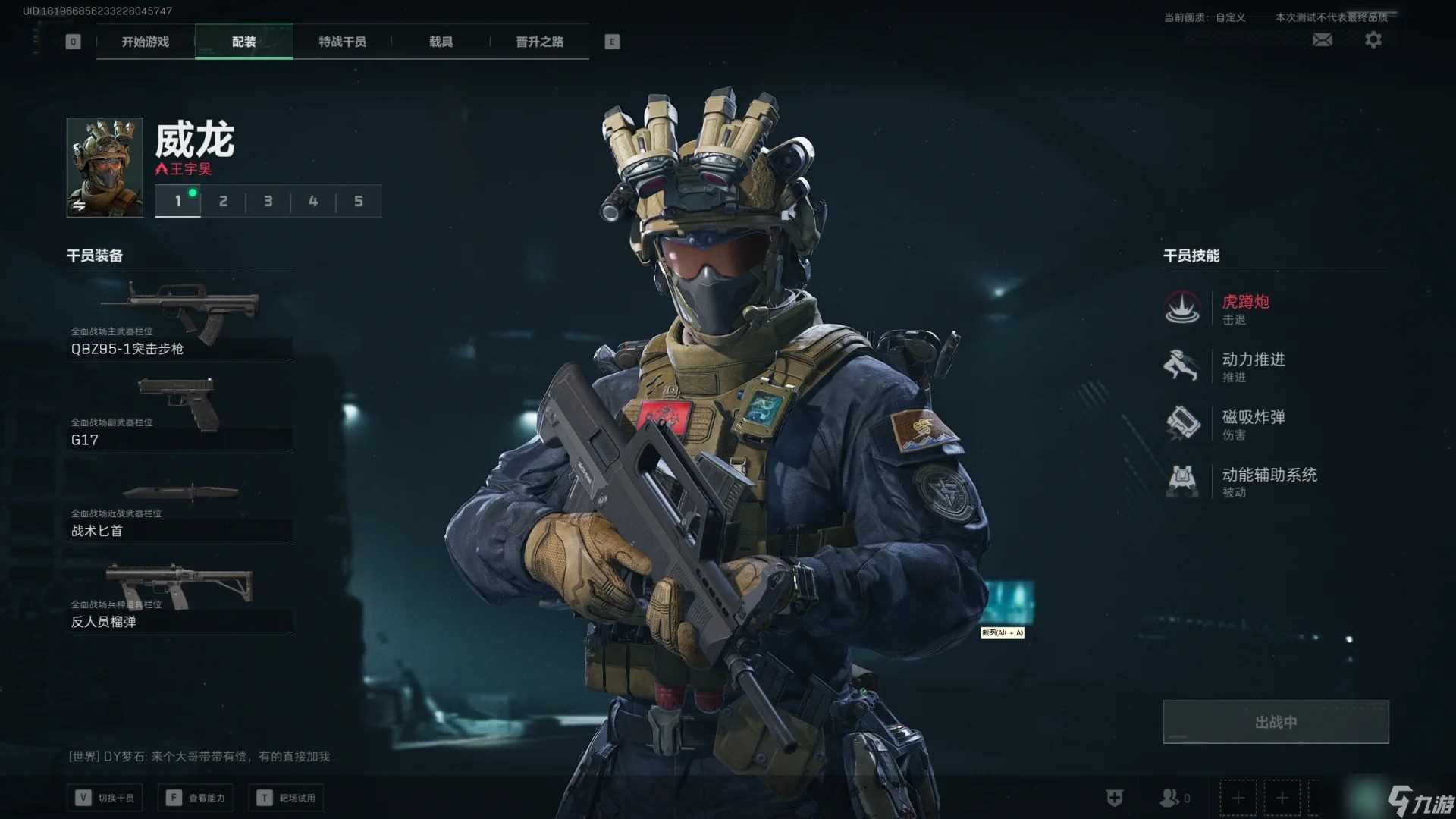Select the 载具 tab
This screenshot has height=819, width=1456.
(441, 42)
